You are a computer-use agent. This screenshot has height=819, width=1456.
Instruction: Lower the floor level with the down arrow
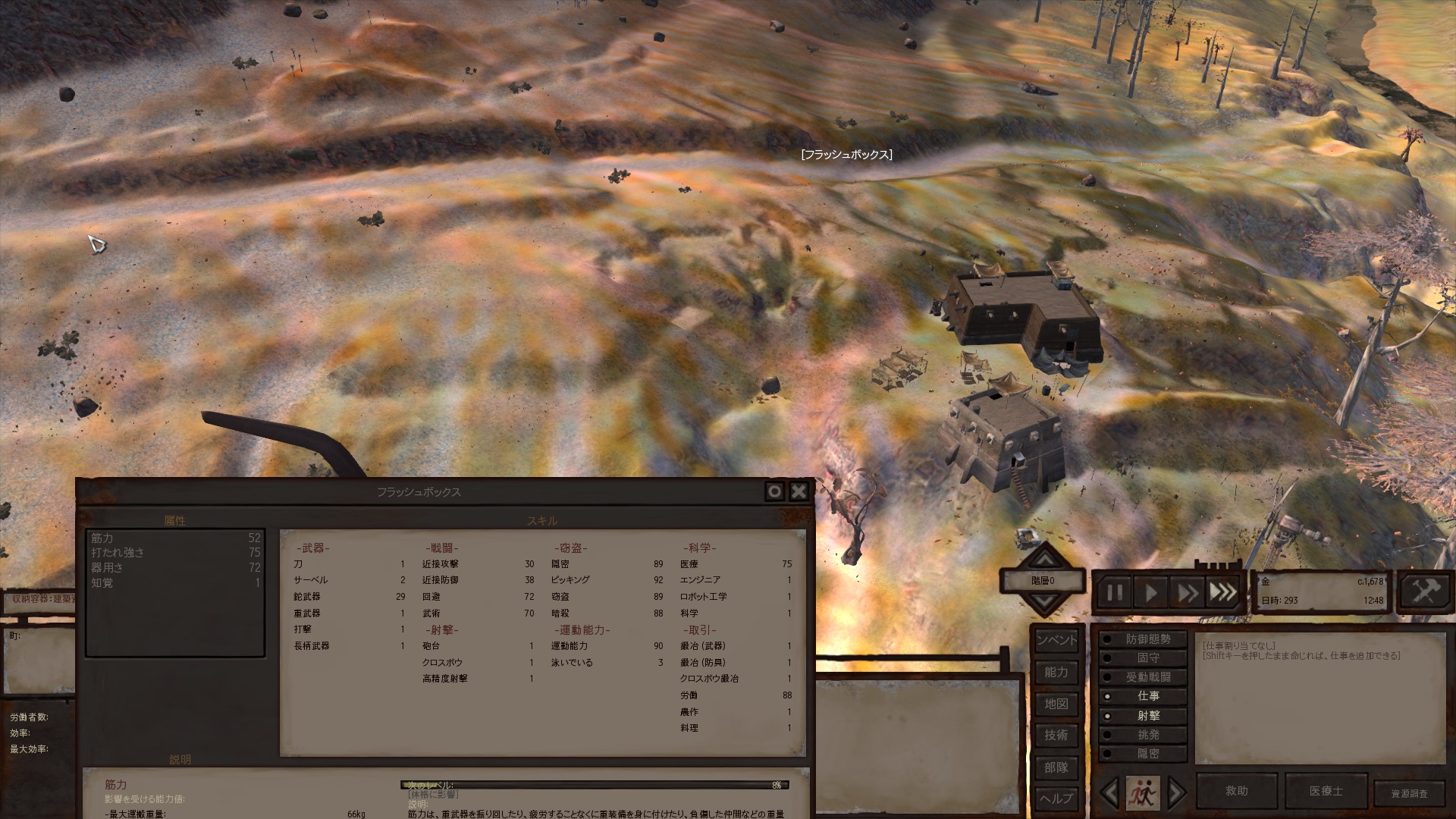[x=1045, y=602]
